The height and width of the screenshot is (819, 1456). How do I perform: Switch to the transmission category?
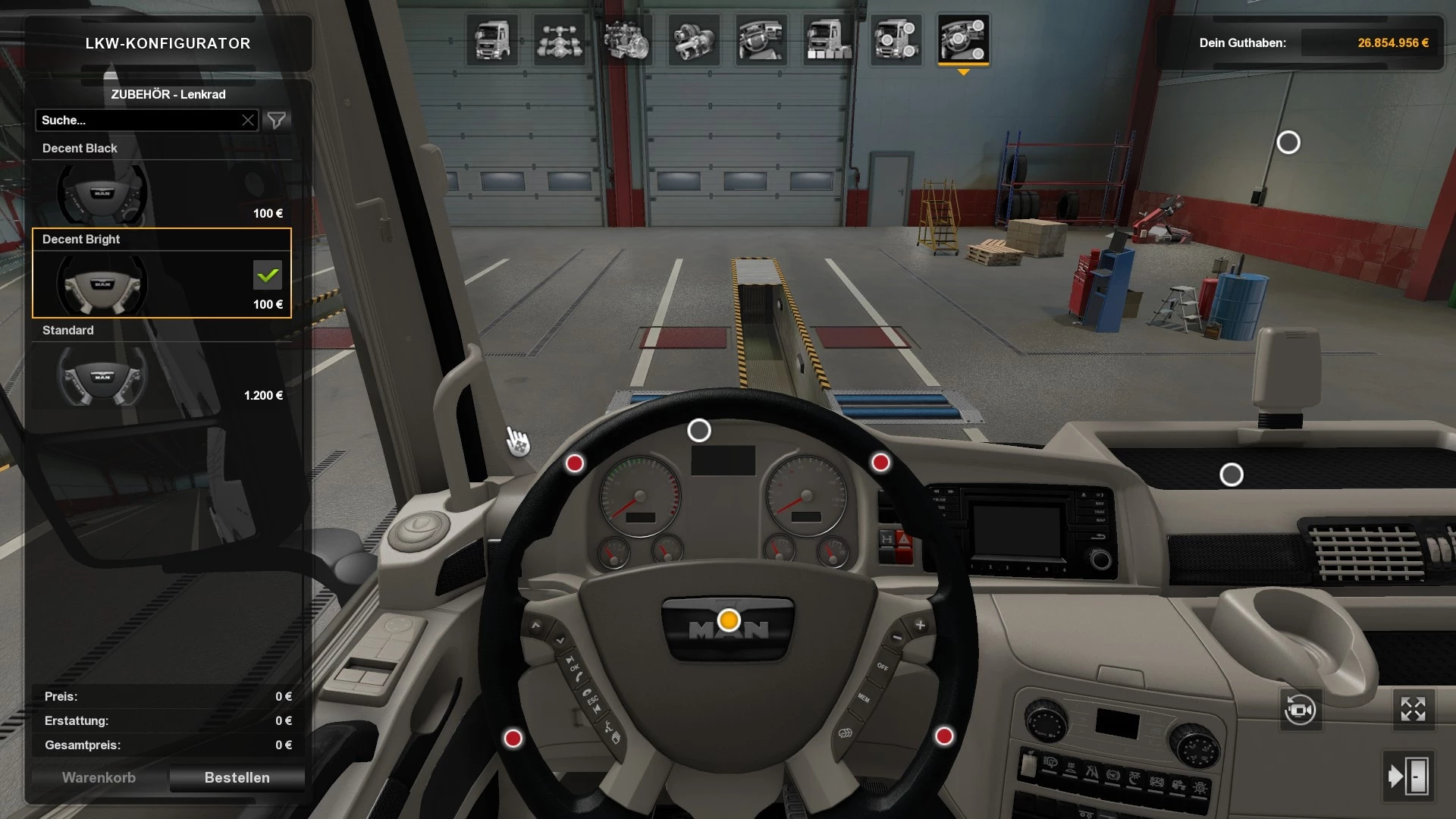(x=694, y=39)
